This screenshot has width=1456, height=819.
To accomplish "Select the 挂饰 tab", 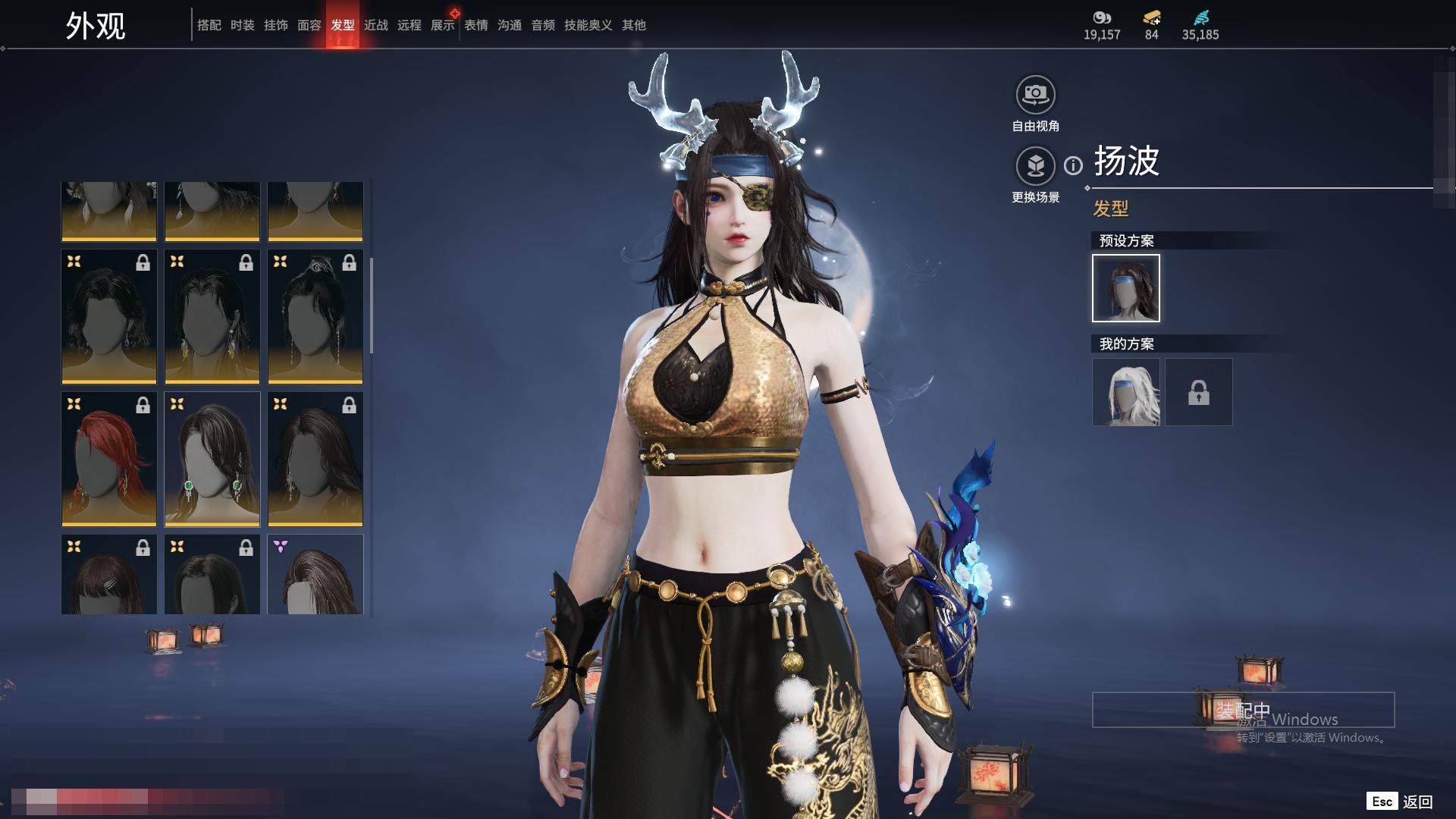I will point(275,25).
